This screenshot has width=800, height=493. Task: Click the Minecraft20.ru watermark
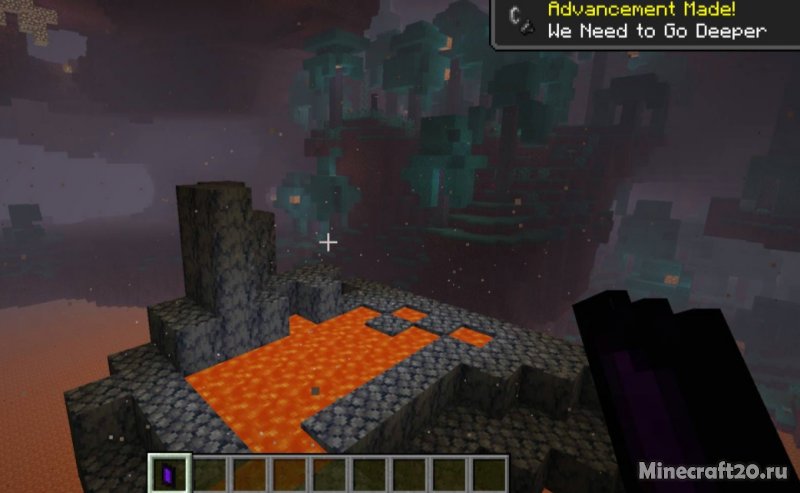719,468
